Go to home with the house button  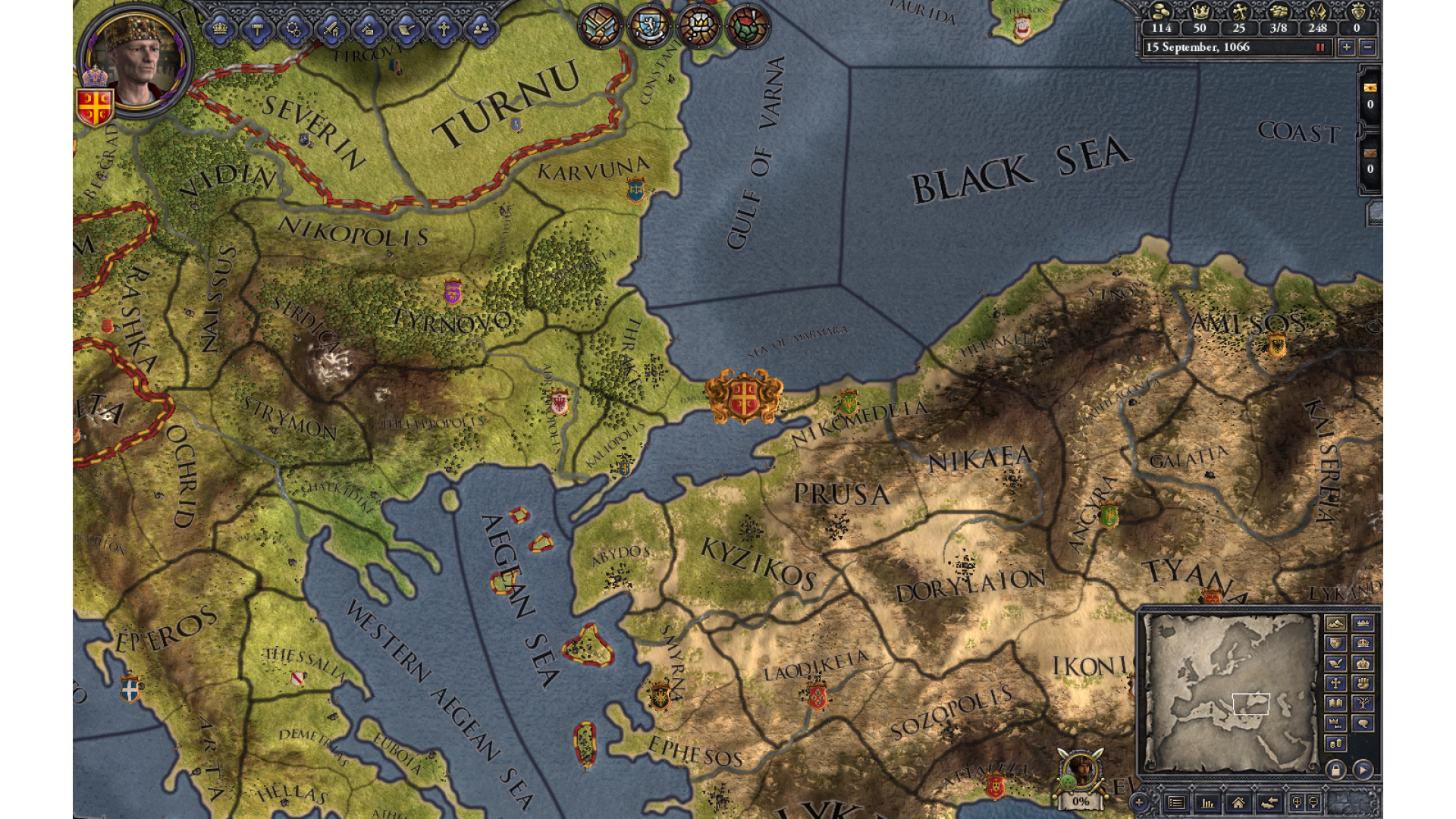1238,802
